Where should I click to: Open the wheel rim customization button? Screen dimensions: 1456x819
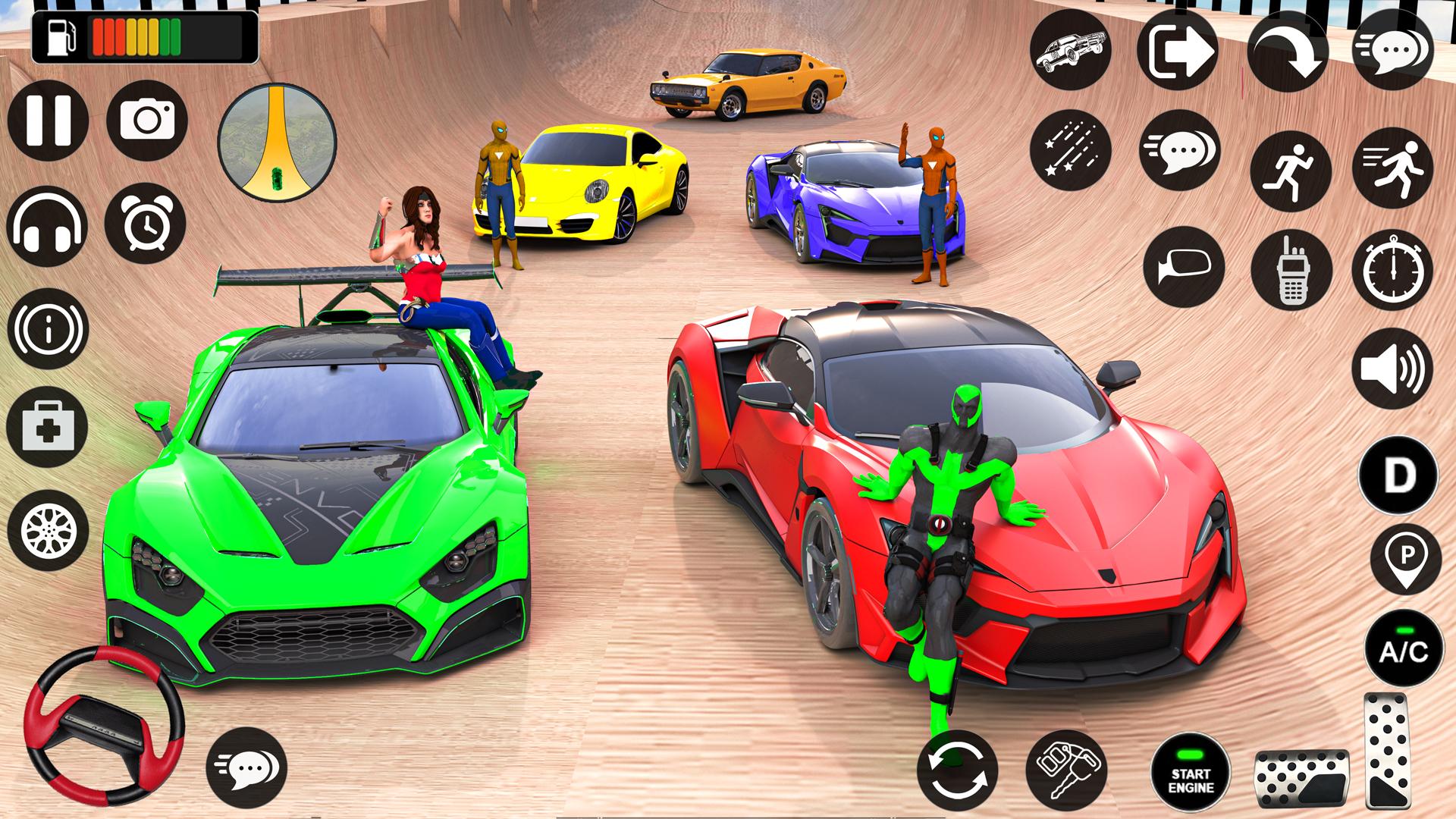pyautogui.click(x=47, y=530)
